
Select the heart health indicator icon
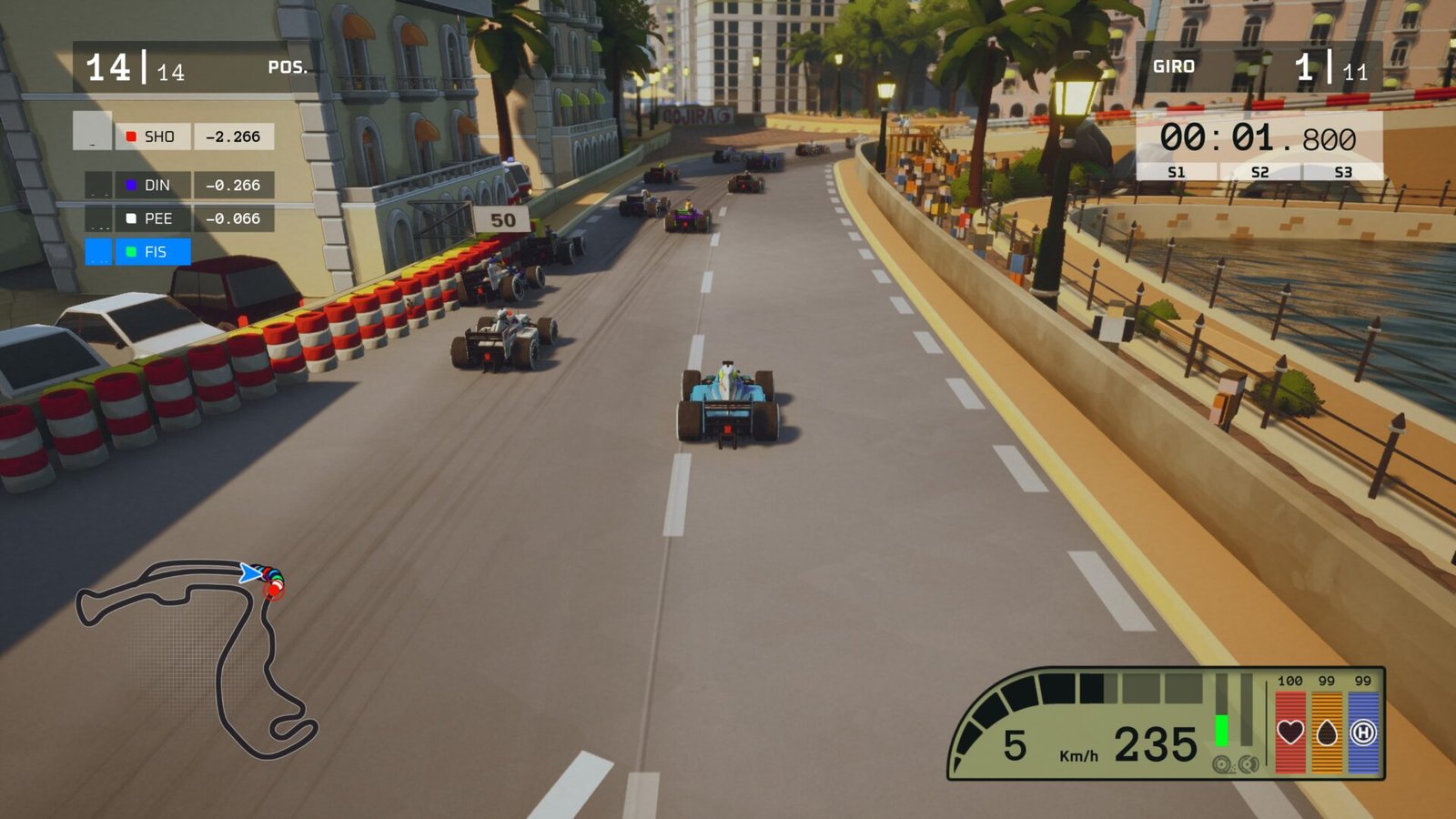tap(1290, 733)
